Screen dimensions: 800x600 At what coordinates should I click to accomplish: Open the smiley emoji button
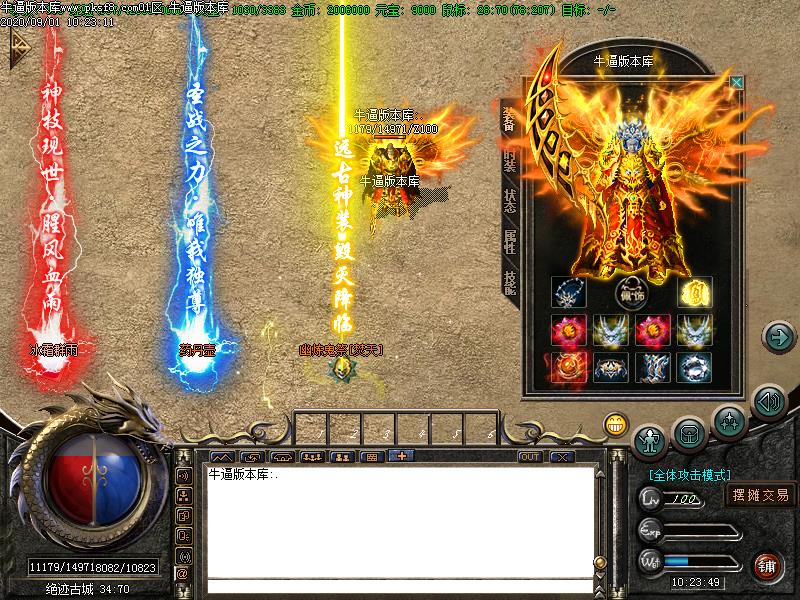tap(615, 425)
